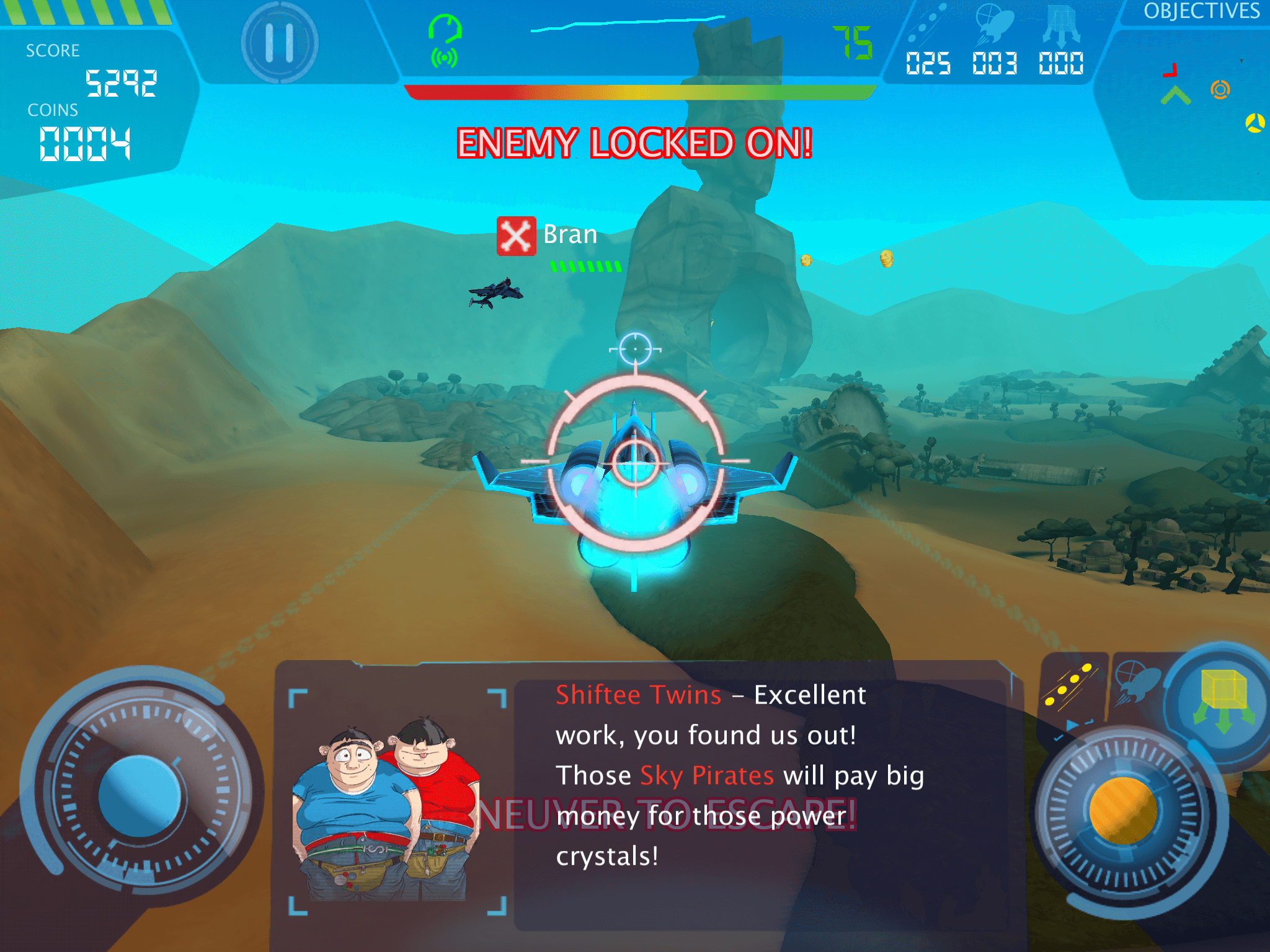The image size is (1270, 952).
Task: Tap the blue steering joystick knob
Action: 140,796
